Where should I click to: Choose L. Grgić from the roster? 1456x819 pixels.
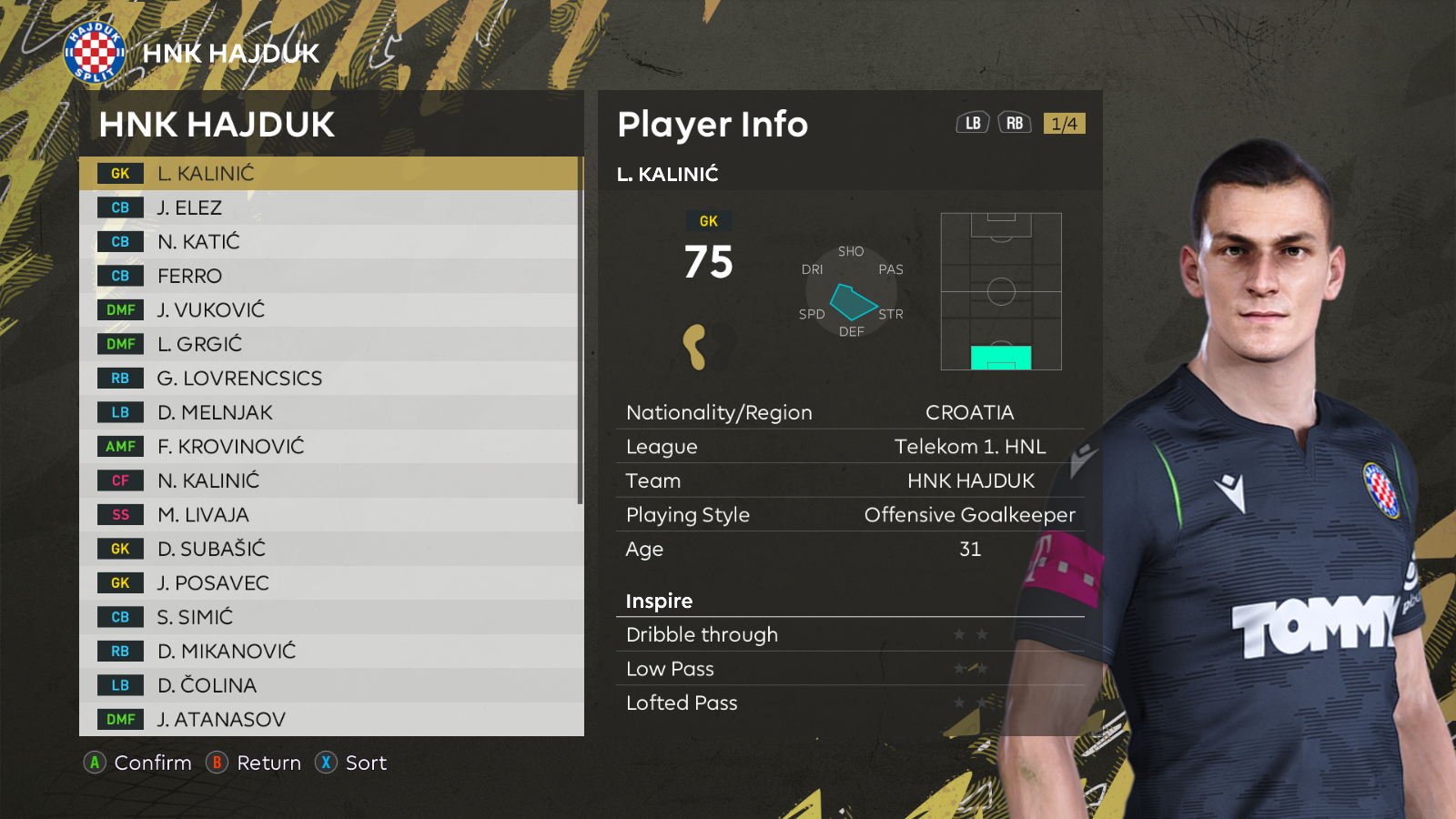tap(329, 344)
